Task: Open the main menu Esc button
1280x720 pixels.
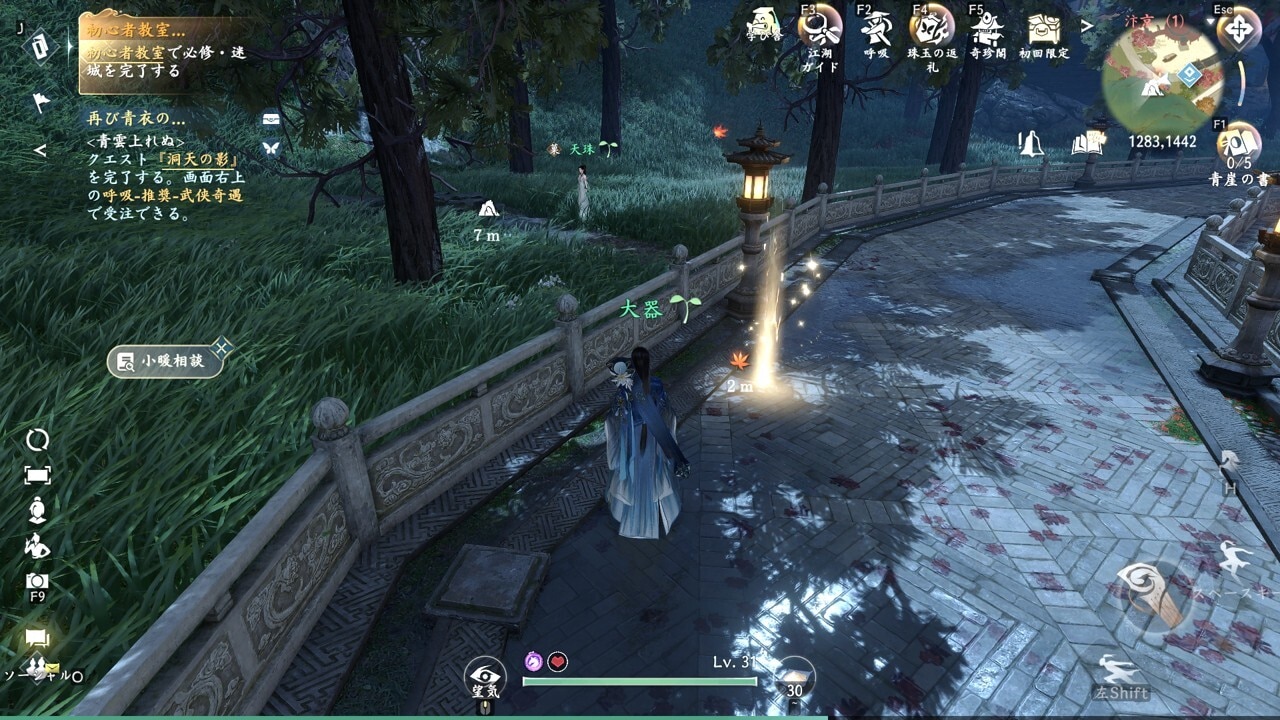Action: point(1238,28)
